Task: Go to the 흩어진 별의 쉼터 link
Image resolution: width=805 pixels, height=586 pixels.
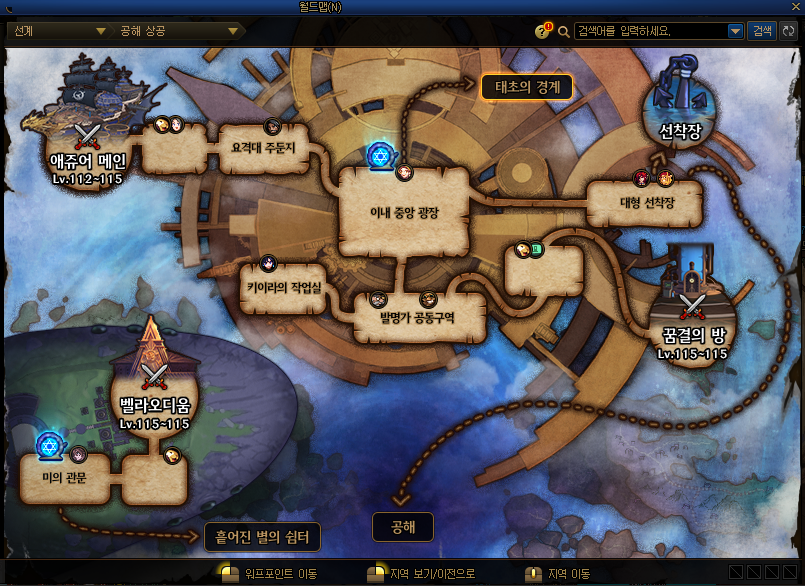Action: (x=262, y=537)
